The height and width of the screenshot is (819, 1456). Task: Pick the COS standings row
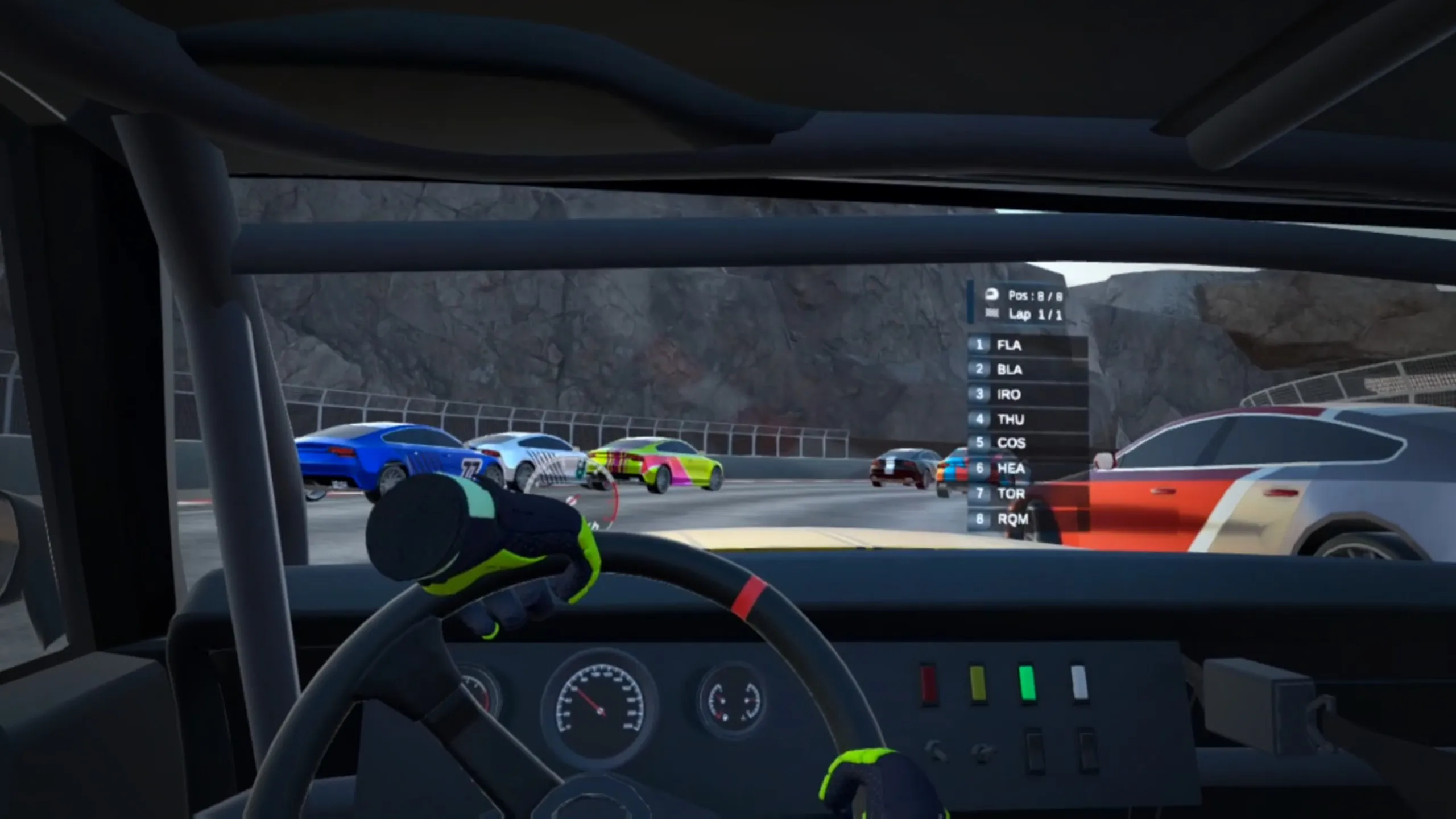click(1027, 443)
